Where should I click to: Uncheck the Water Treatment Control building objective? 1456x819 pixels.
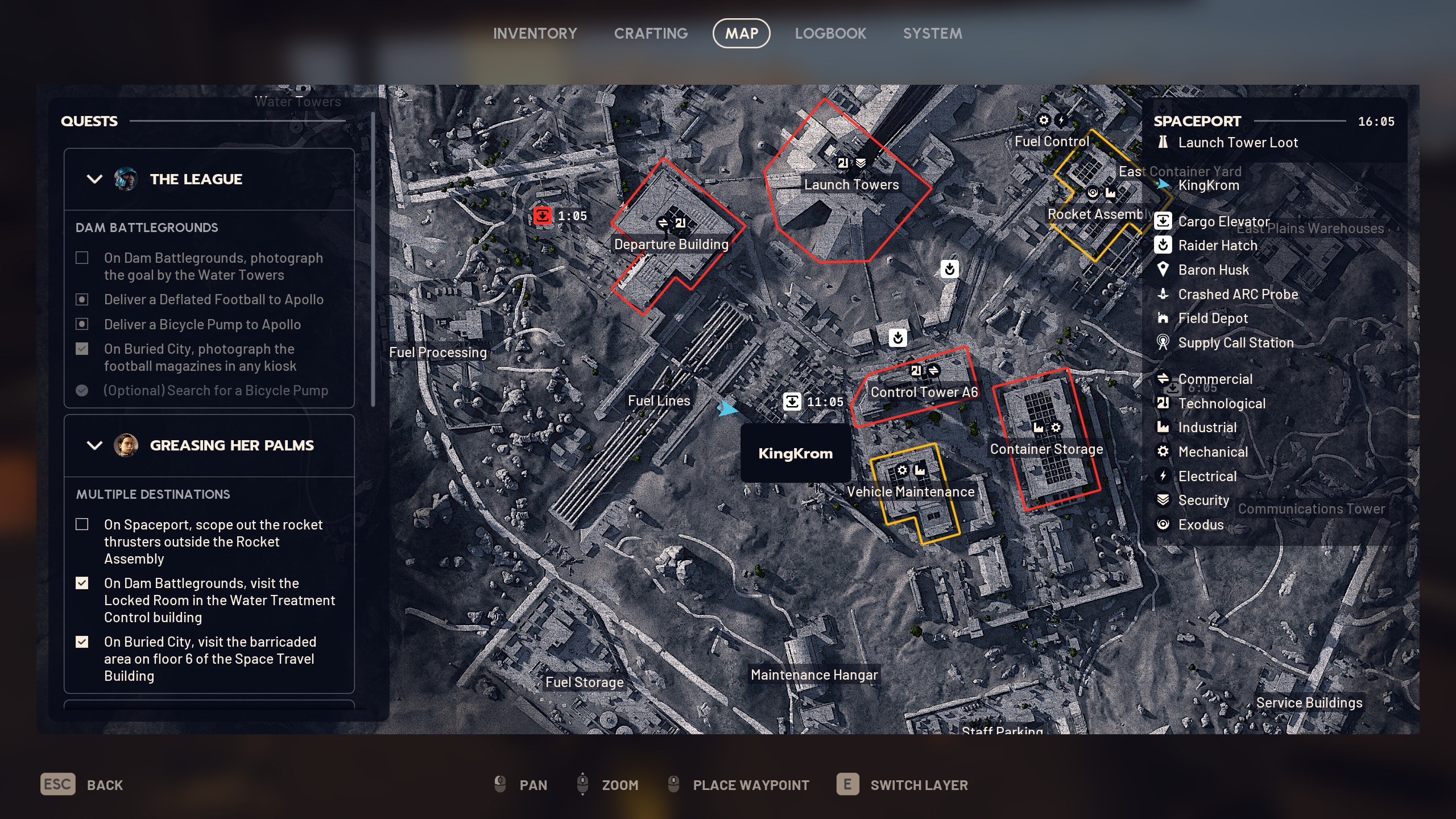pyautogui.click(x=82, y=583)
